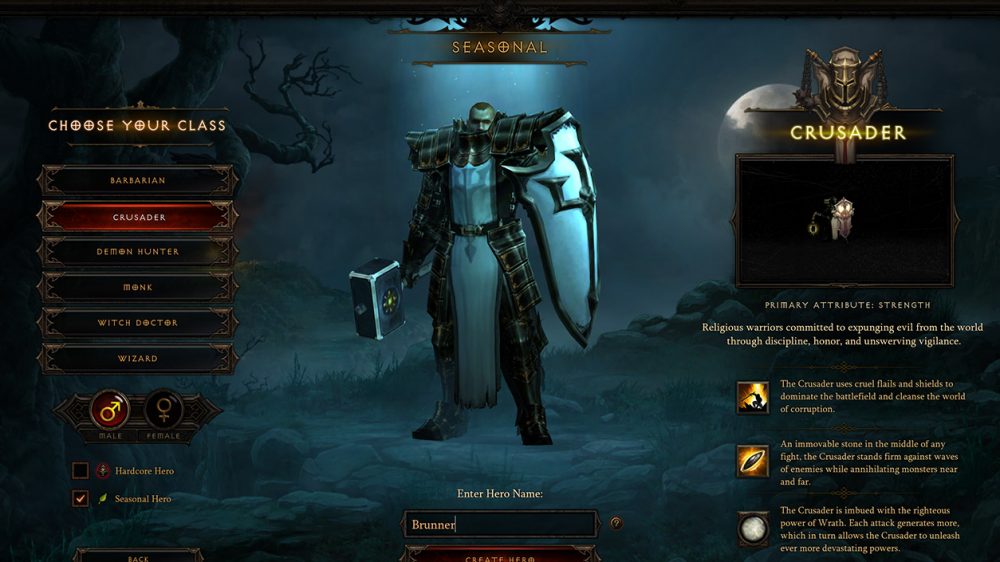Uncheck the Seasonal Hero checkbox
1000x562 pixels.
click(80, 498)
